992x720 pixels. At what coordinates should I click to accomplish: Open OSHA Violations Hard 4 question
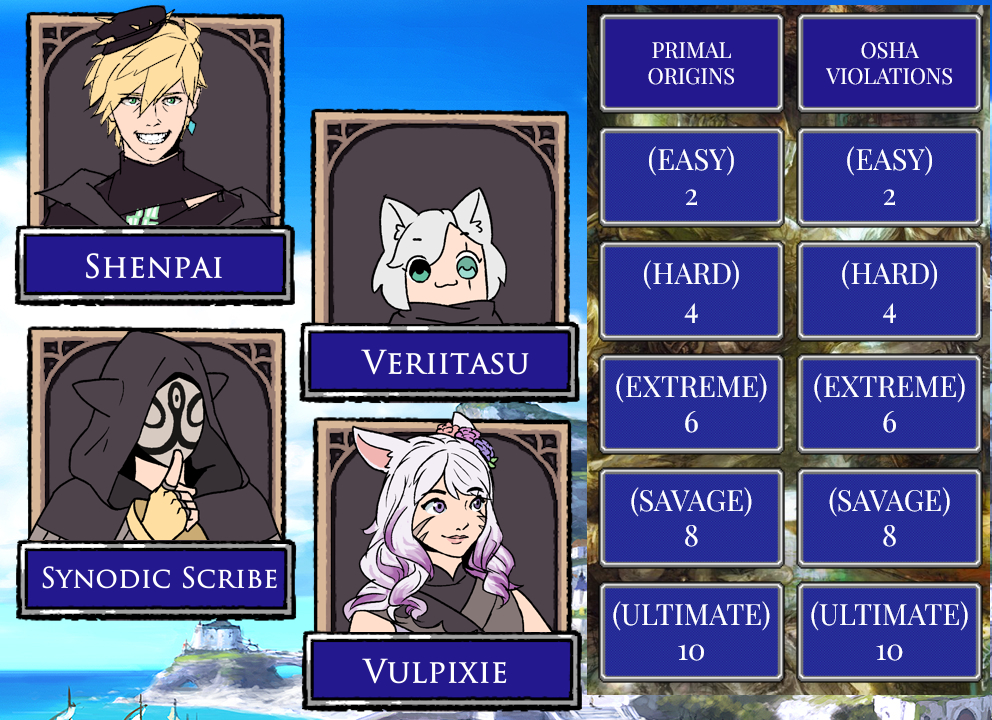(x=889, y=292)
